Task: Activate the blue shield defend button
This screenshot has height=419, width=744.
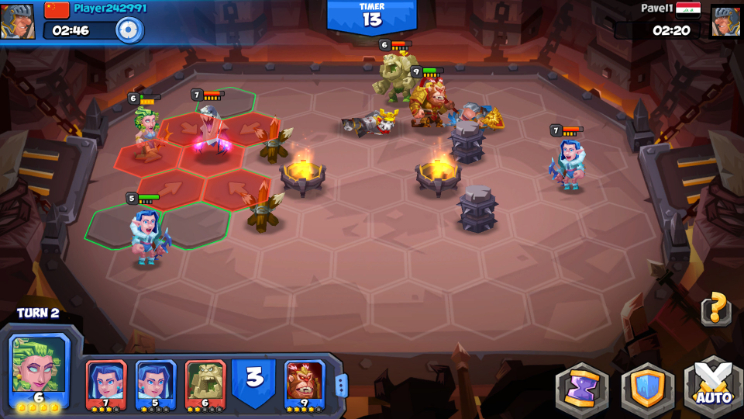Action: (x=647, y=388)
